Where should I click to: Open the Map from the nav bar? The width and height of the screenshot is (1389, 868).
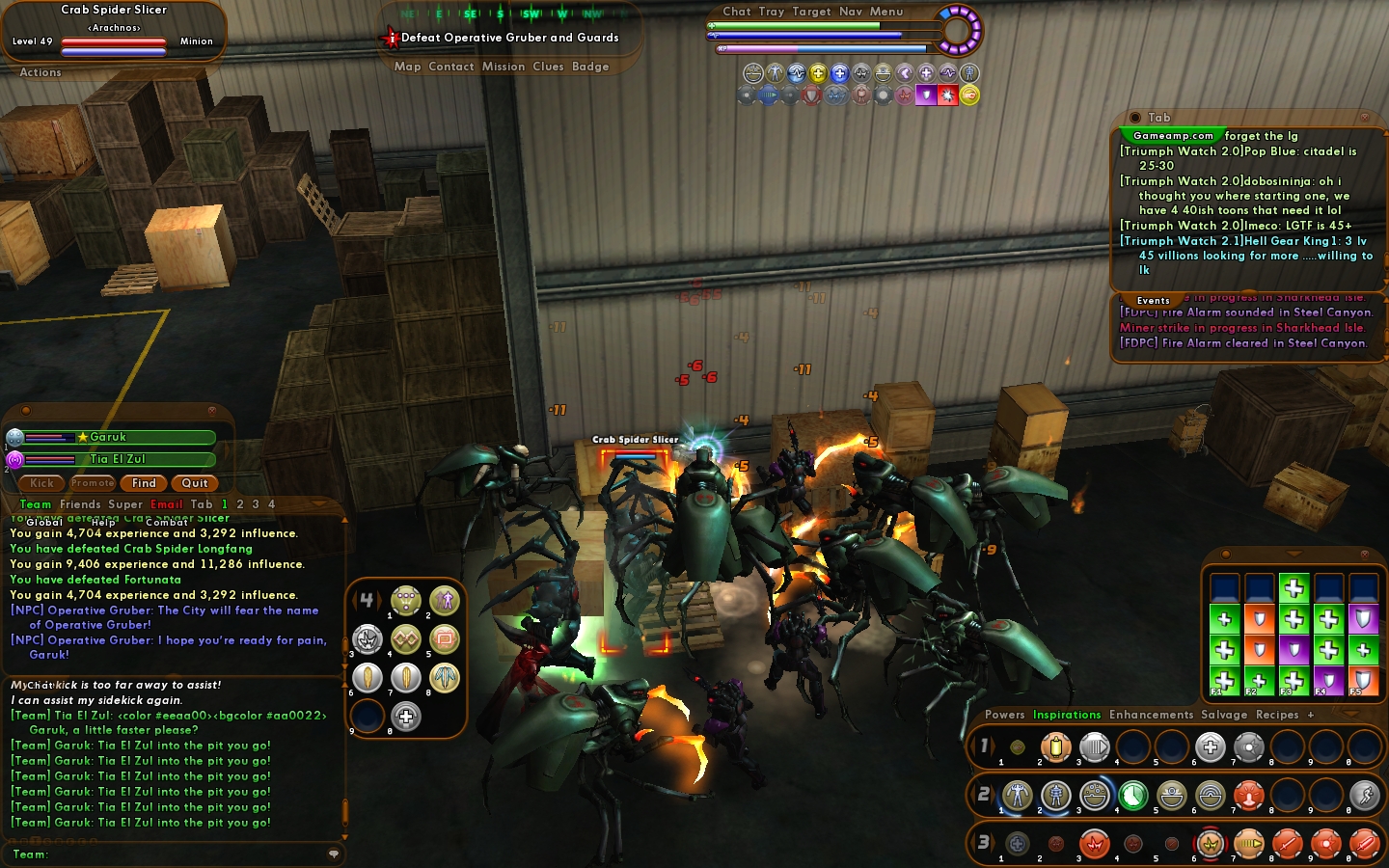(407, 67)
